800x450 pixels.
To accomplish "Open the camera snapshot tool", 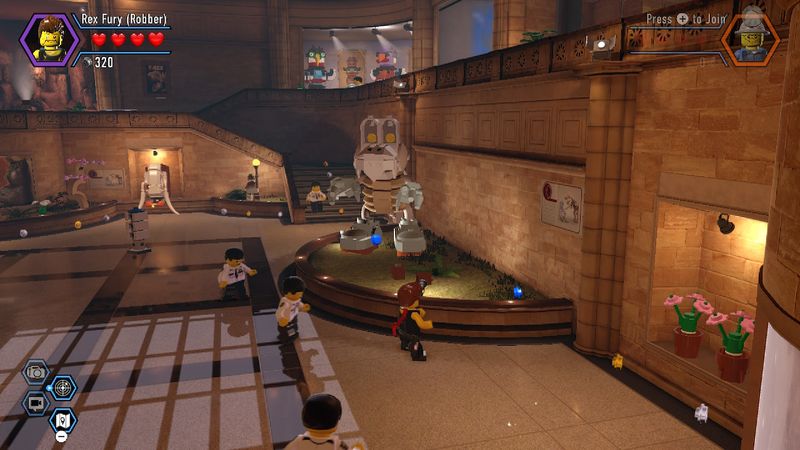I will click(36, 373).
